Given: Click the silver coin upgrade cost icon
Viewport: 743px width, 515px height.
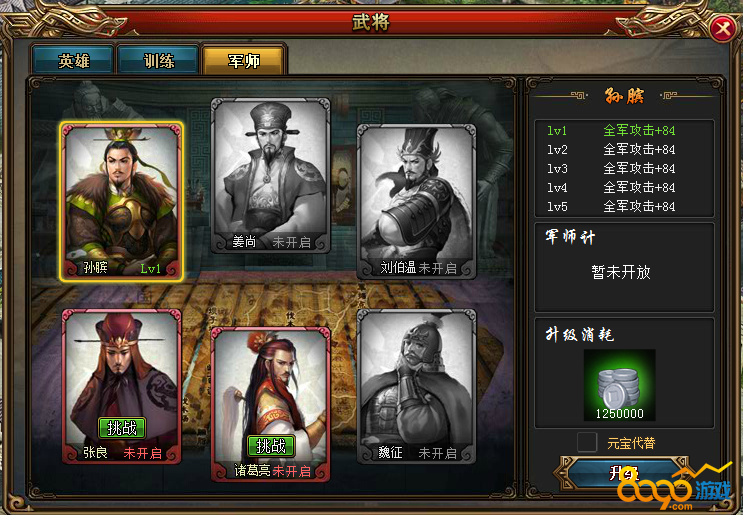Looking at the screenshot, I should tap(619, 379).
